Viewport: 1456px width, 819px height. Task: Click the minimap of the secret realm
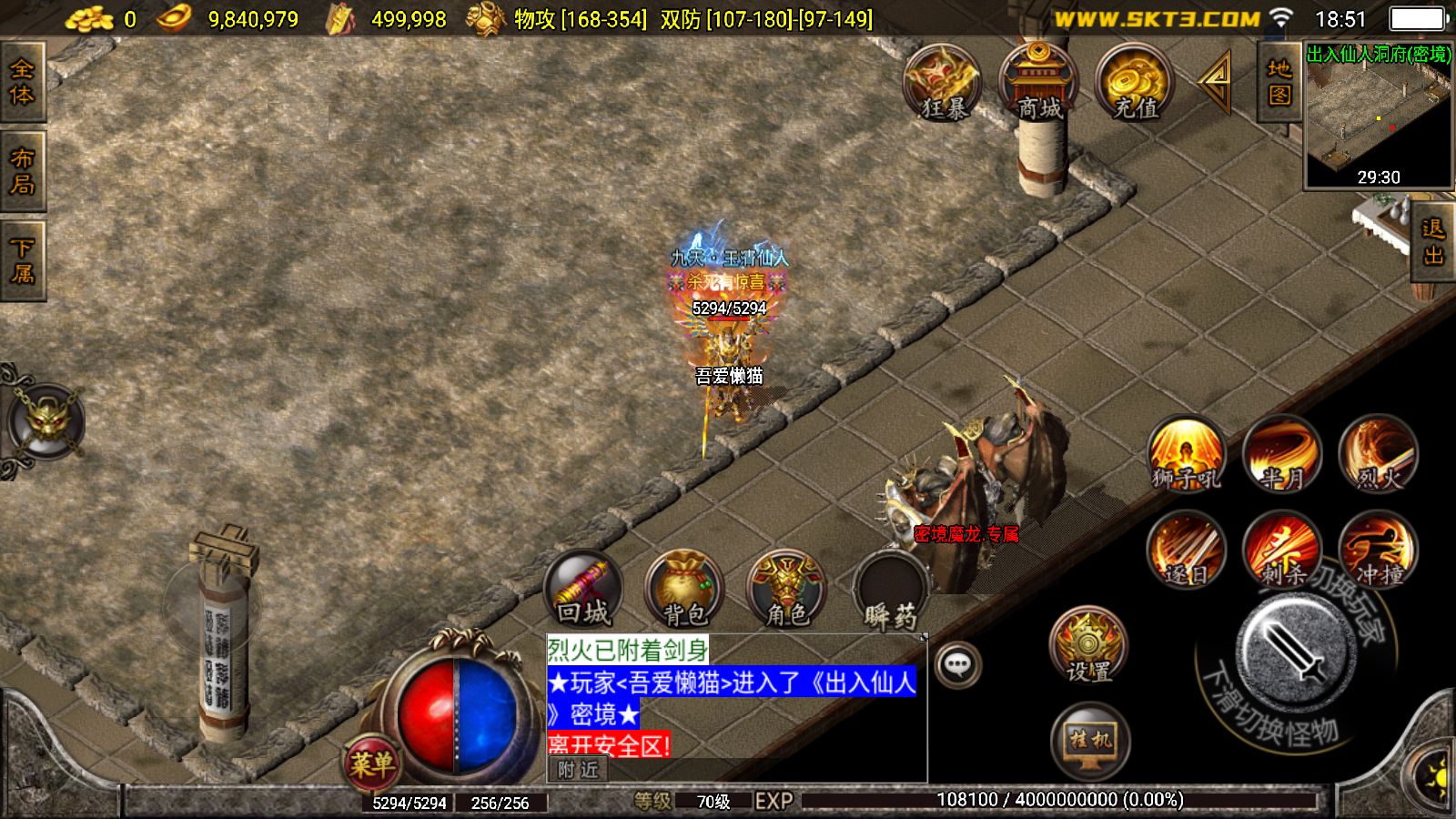click(x=1378, y=118)
